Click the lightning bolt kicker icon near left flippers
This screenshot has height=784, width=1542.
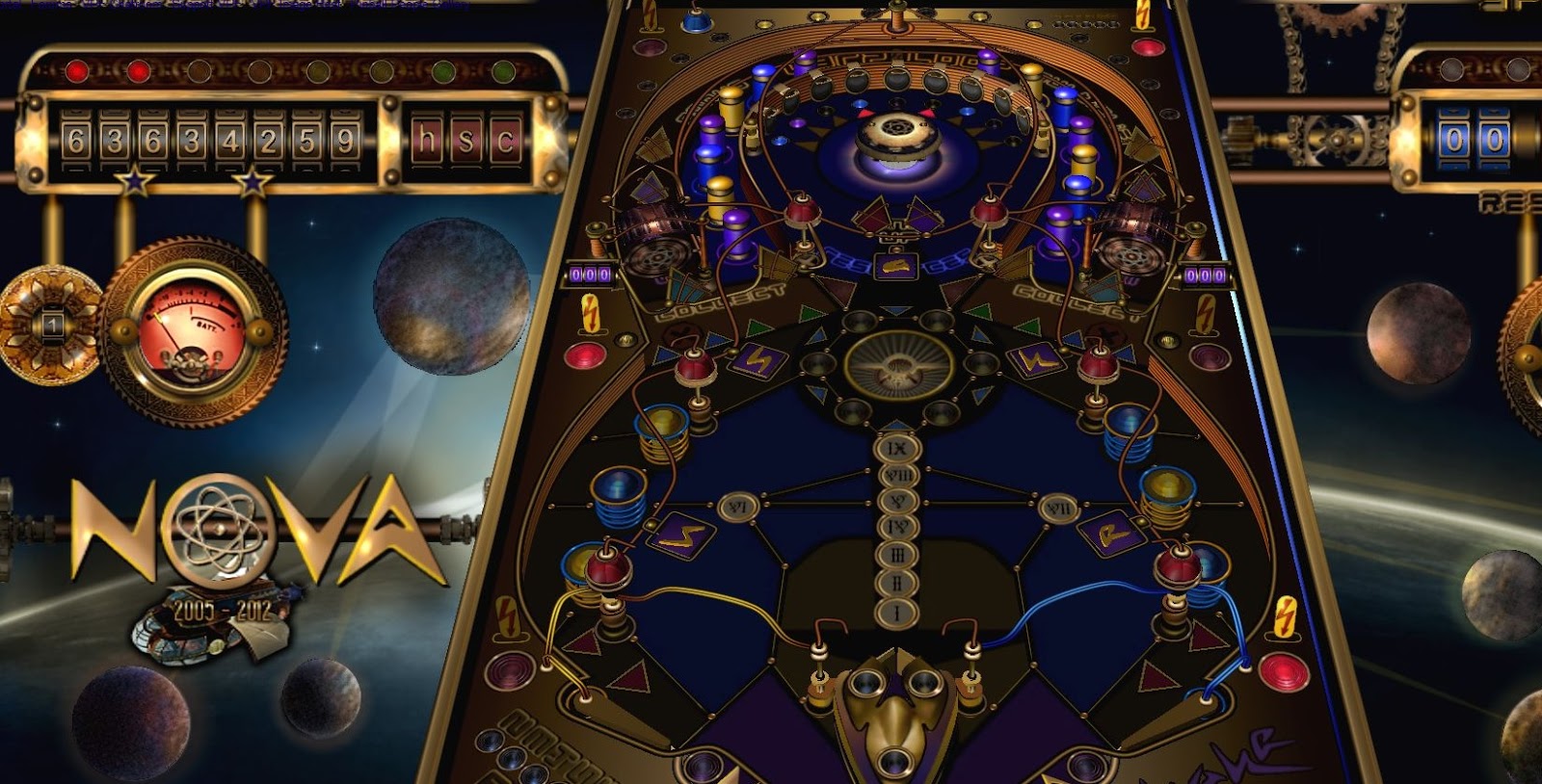point(506,615)
